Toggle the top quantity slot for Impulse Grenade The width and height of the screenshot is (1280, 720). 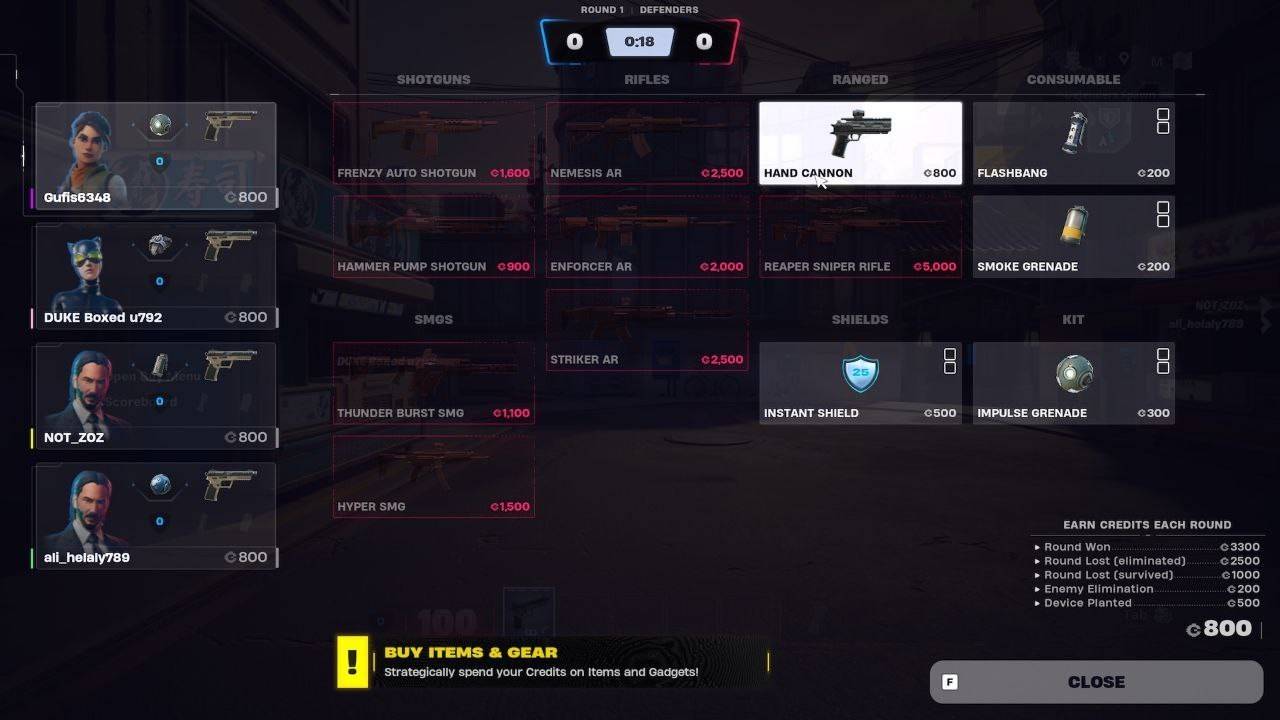1163,352
